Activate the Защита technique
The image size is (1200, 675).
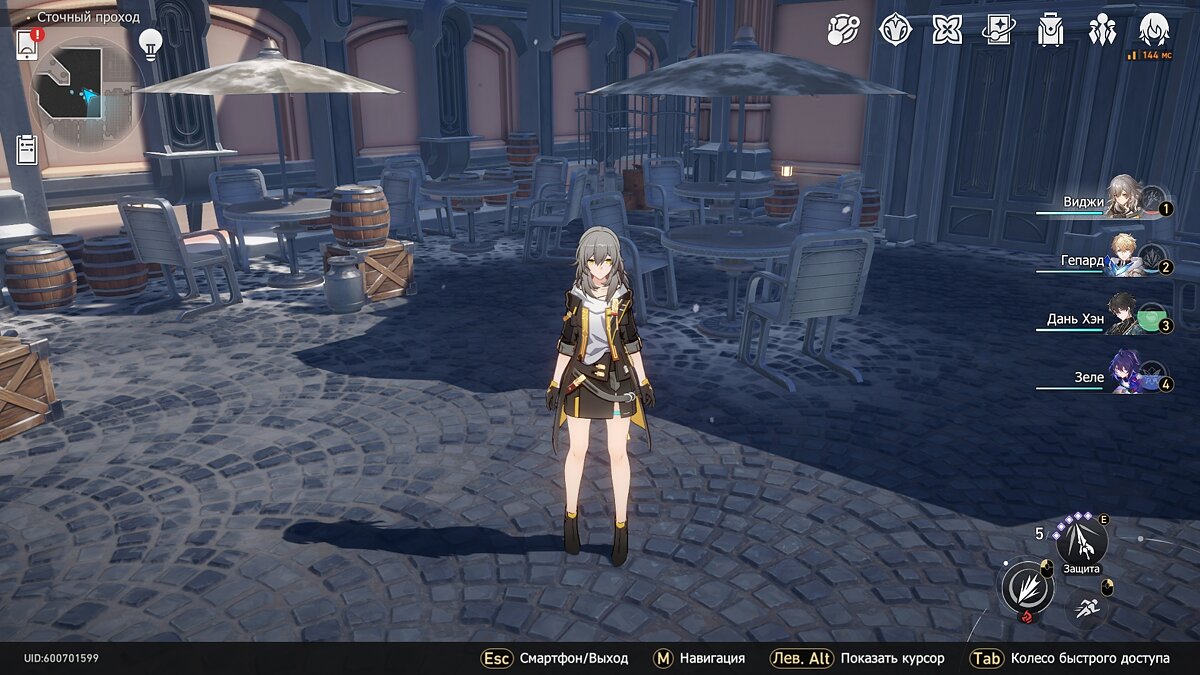[x=1082, y=542]
